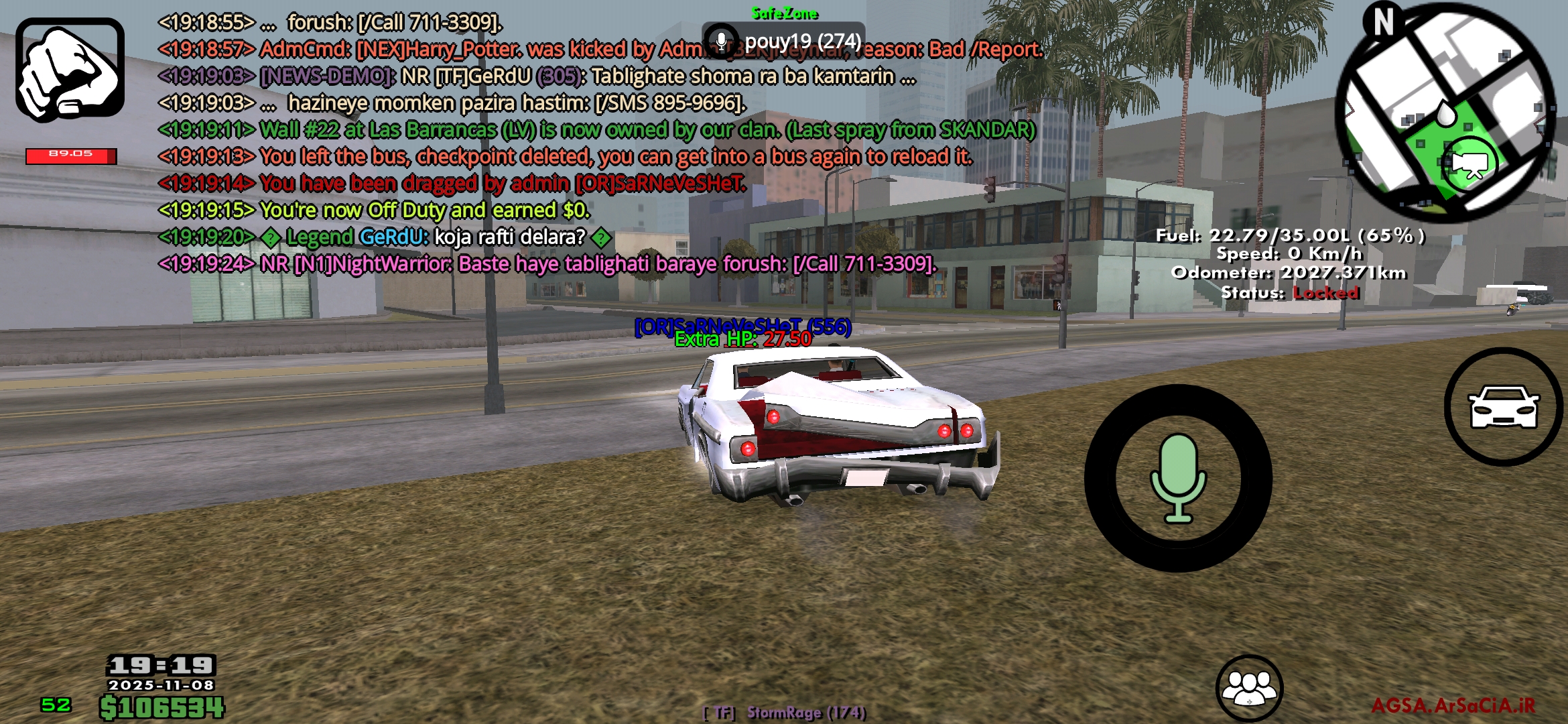Viewport: 1568px width, 724px height.
Task: Tap the date display 2025-11-08
Action: [x=161, y=686]
